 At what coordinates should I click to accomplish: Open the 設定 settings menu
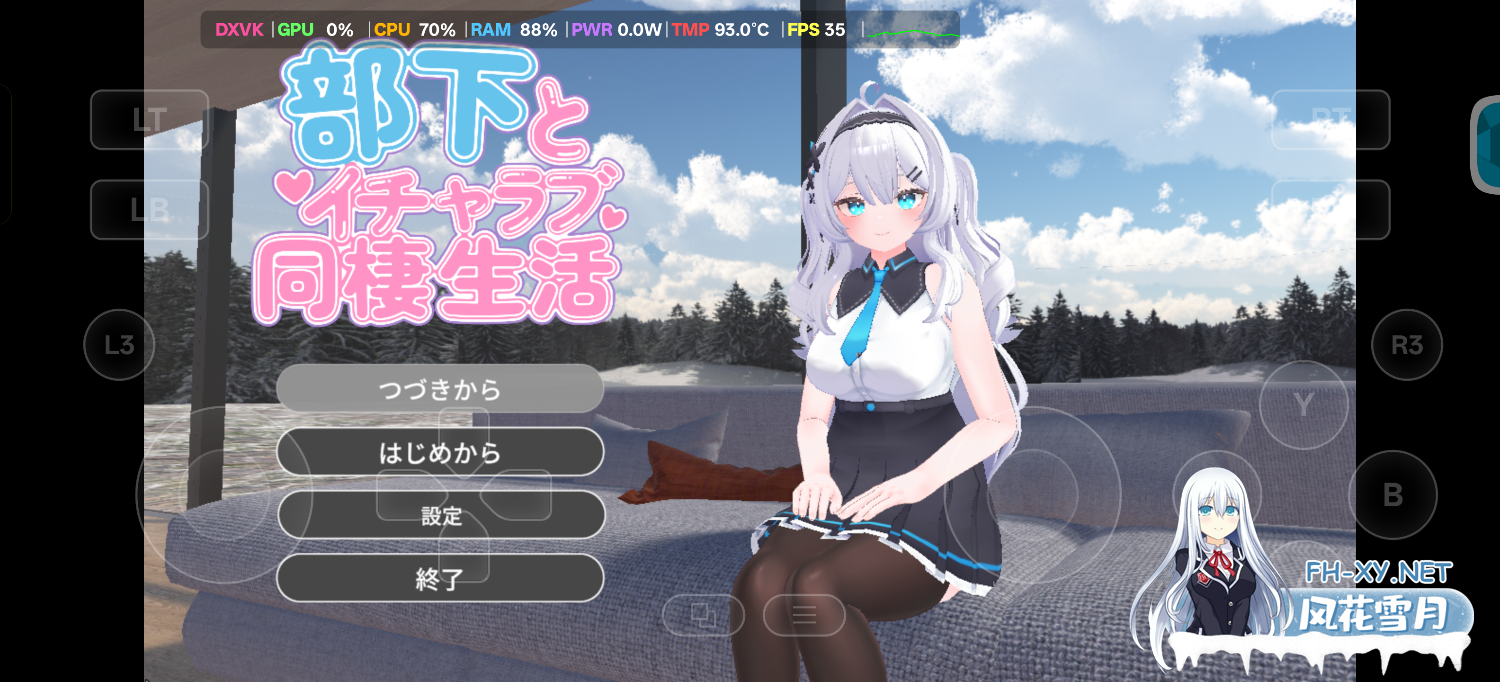pyautogui.click(x=440, y=515)
